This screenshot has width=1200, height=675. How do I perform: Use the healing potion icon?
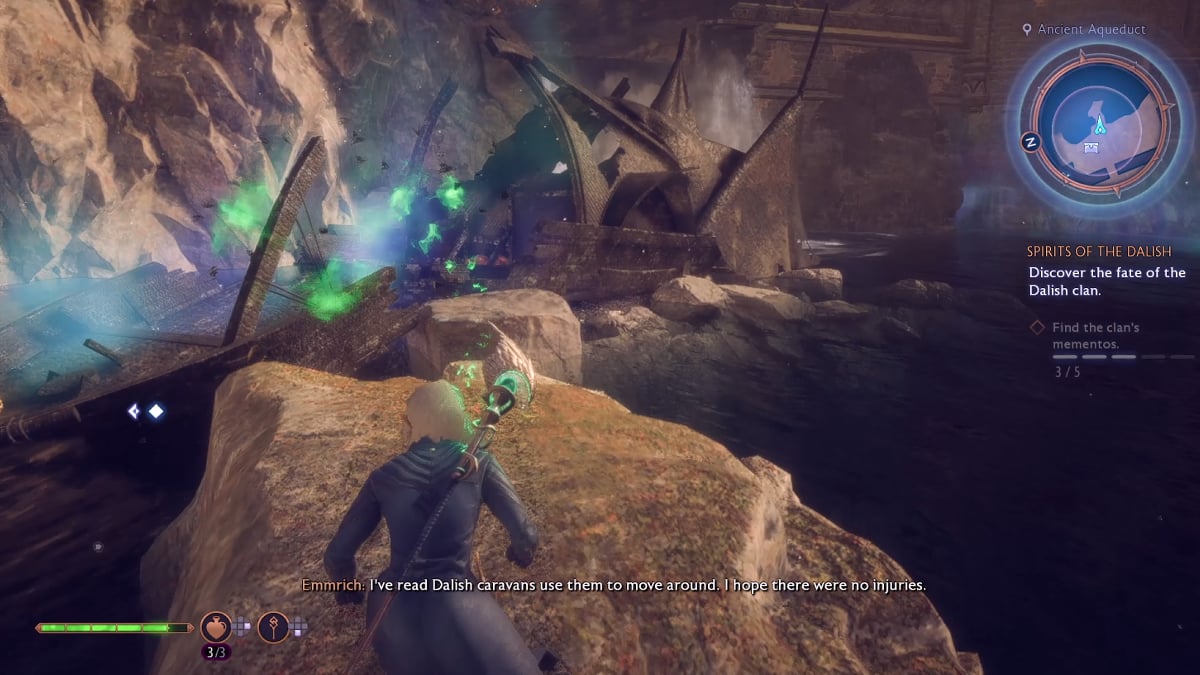pos(216,627)
